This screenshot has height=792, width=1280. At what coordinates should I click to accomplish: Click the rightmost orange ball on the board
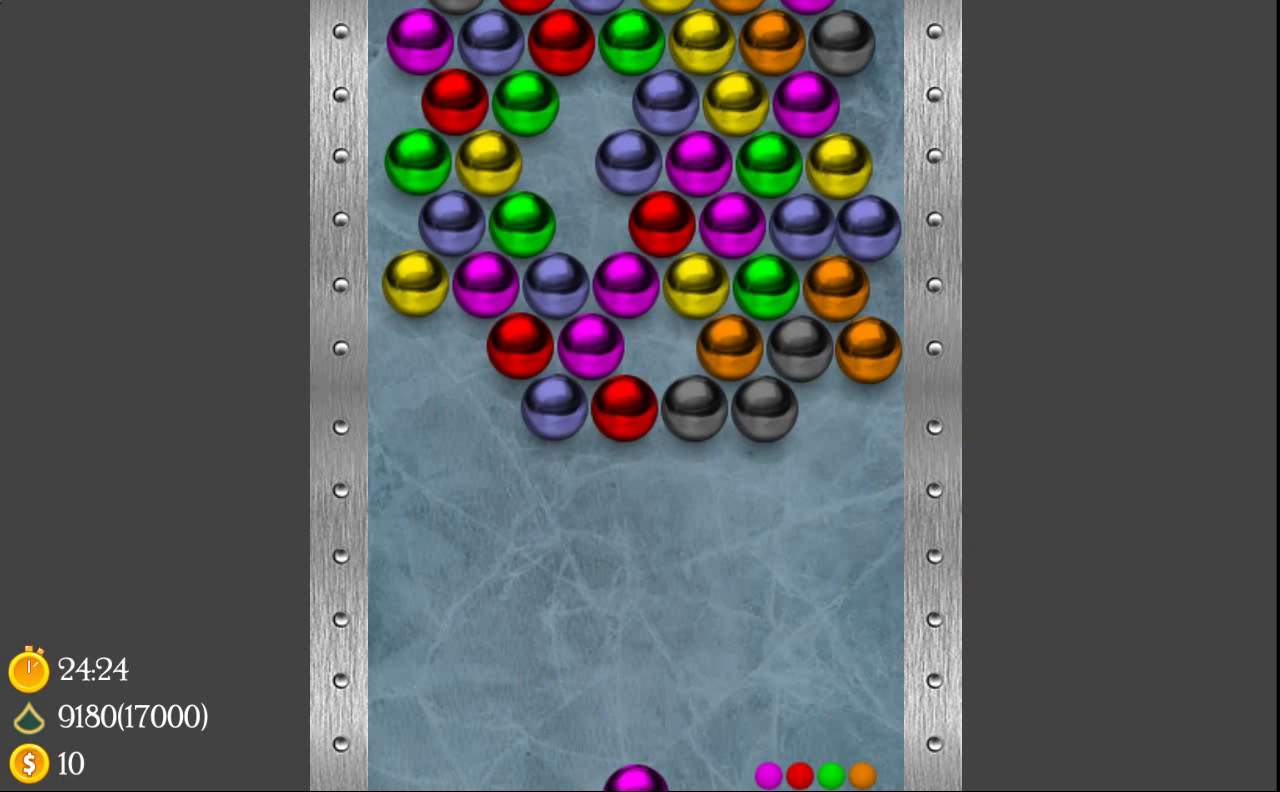point(866,351)
